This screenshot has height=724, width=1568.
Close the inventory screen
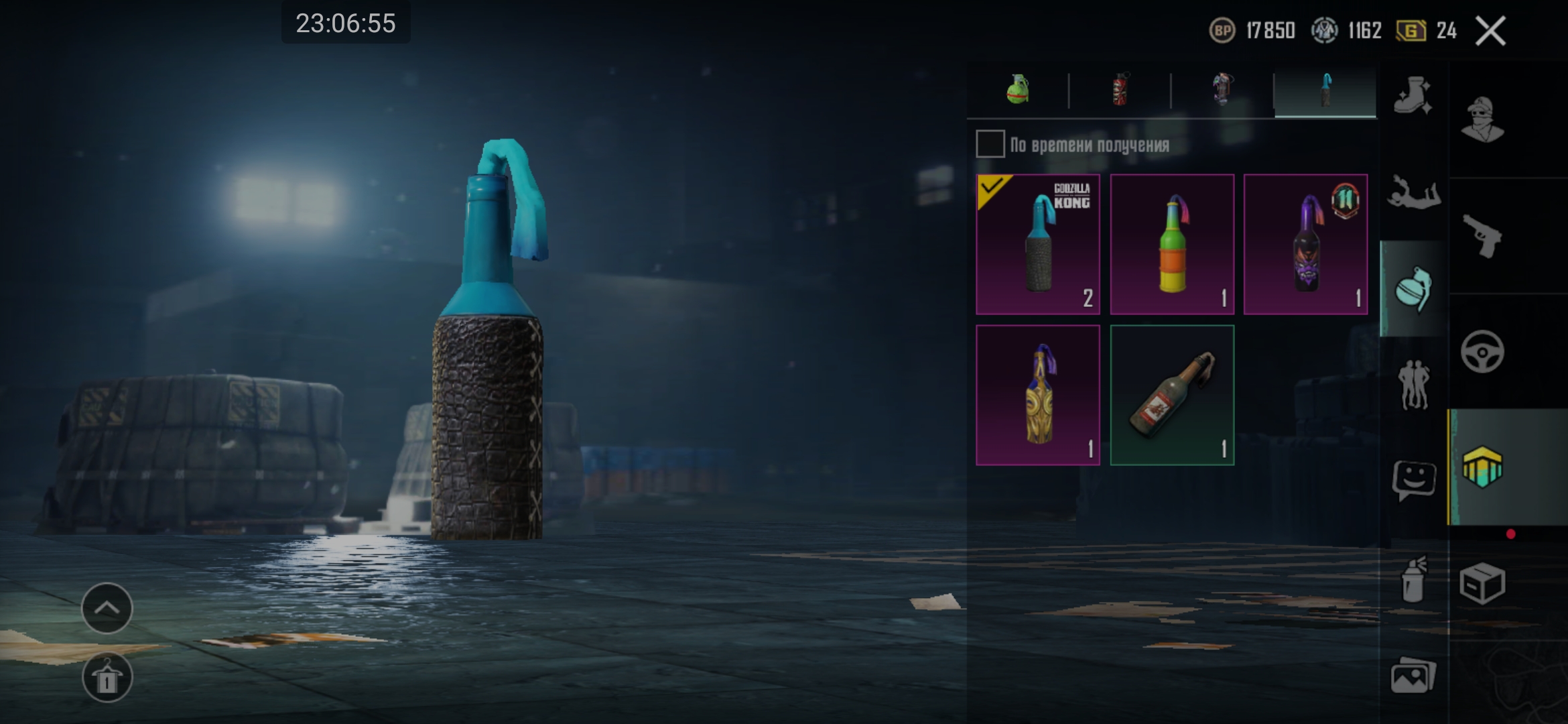[1490, 31]
